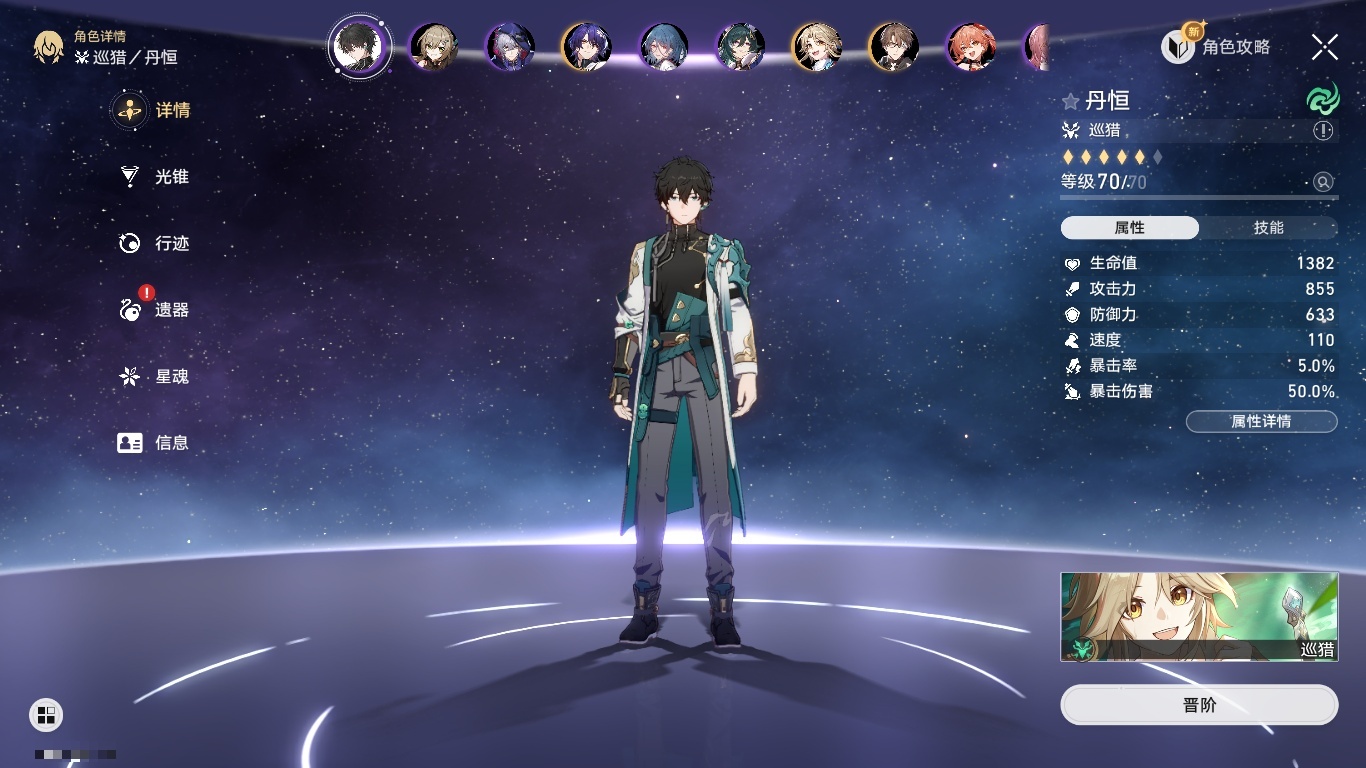Select the 行迹 traces menu entry
This screenshot has height=768, width=1366.
pos(154,243)
